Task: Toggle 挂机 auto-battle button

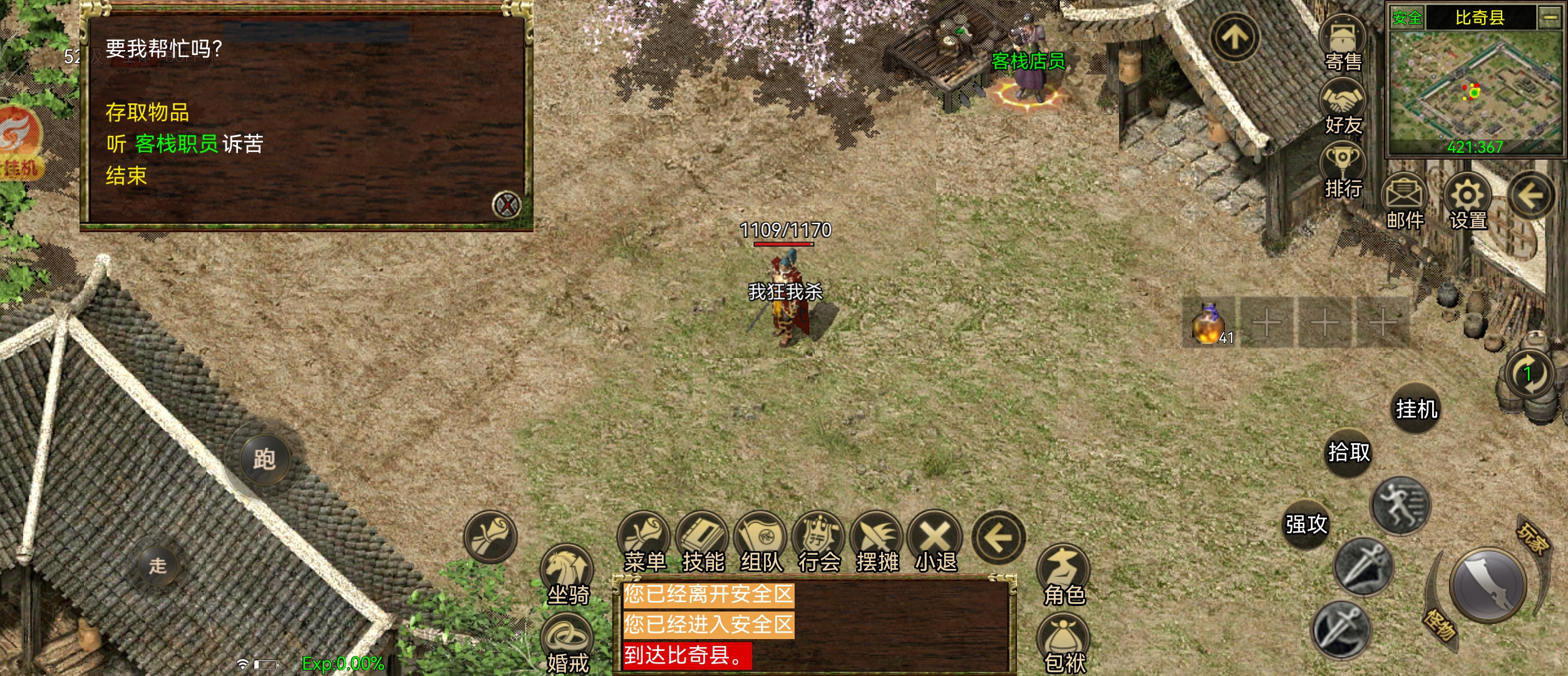Action: click(x=1416, y=409)
